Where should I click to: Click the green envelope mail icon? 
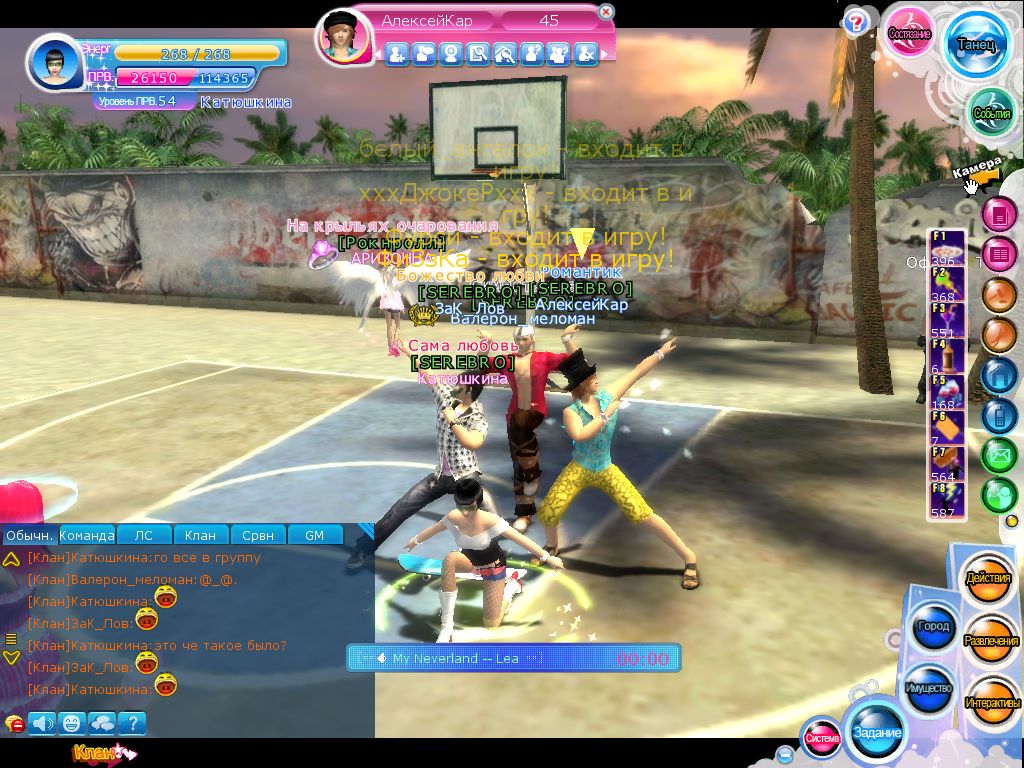(x=998, y=456)
